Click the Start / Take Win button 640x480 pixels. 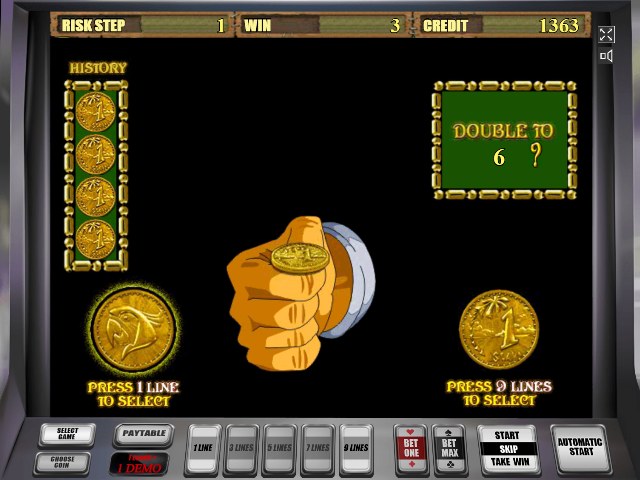(507, 448)
